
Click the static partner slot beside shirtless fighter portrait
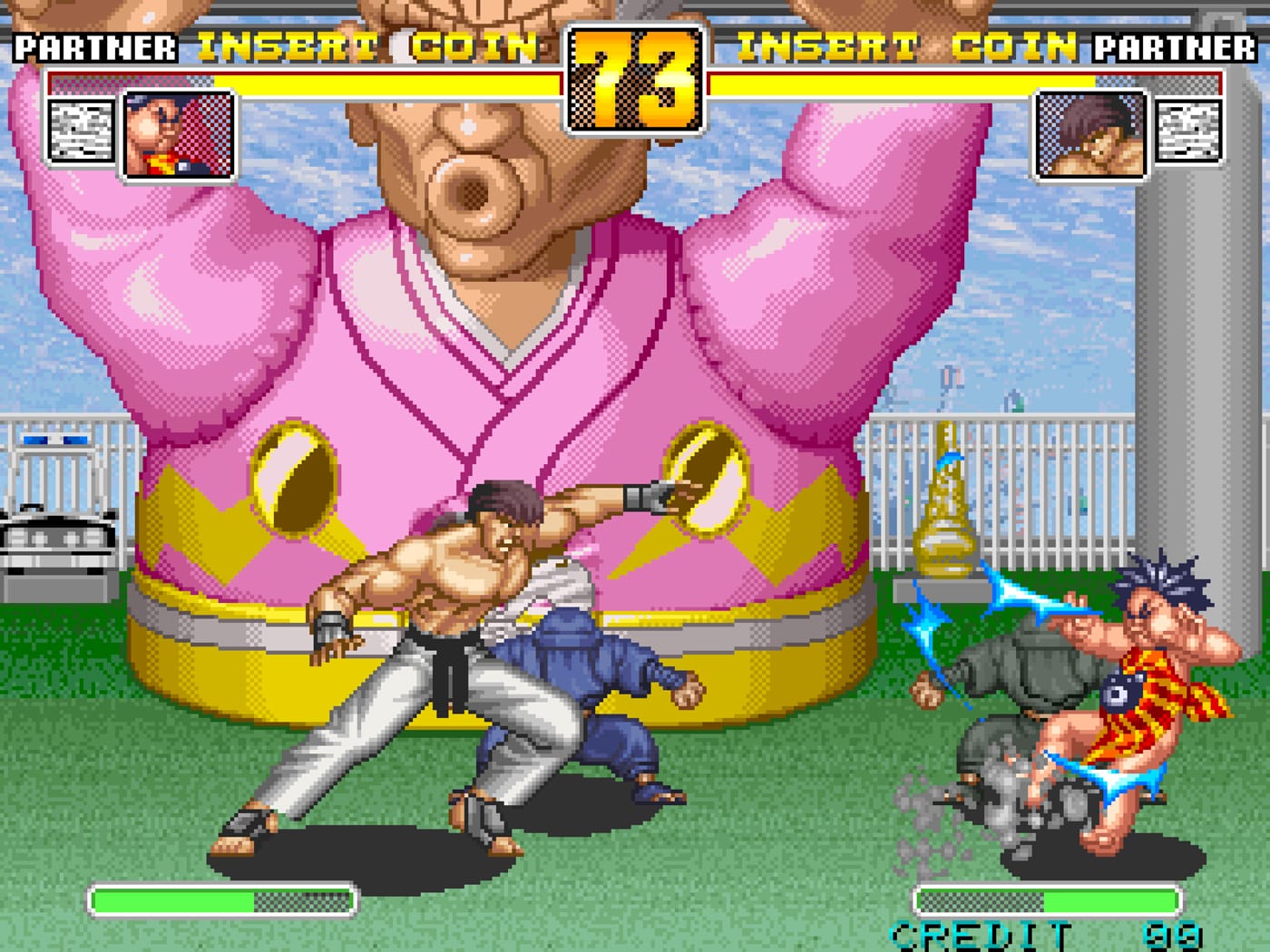[1187, 131]
